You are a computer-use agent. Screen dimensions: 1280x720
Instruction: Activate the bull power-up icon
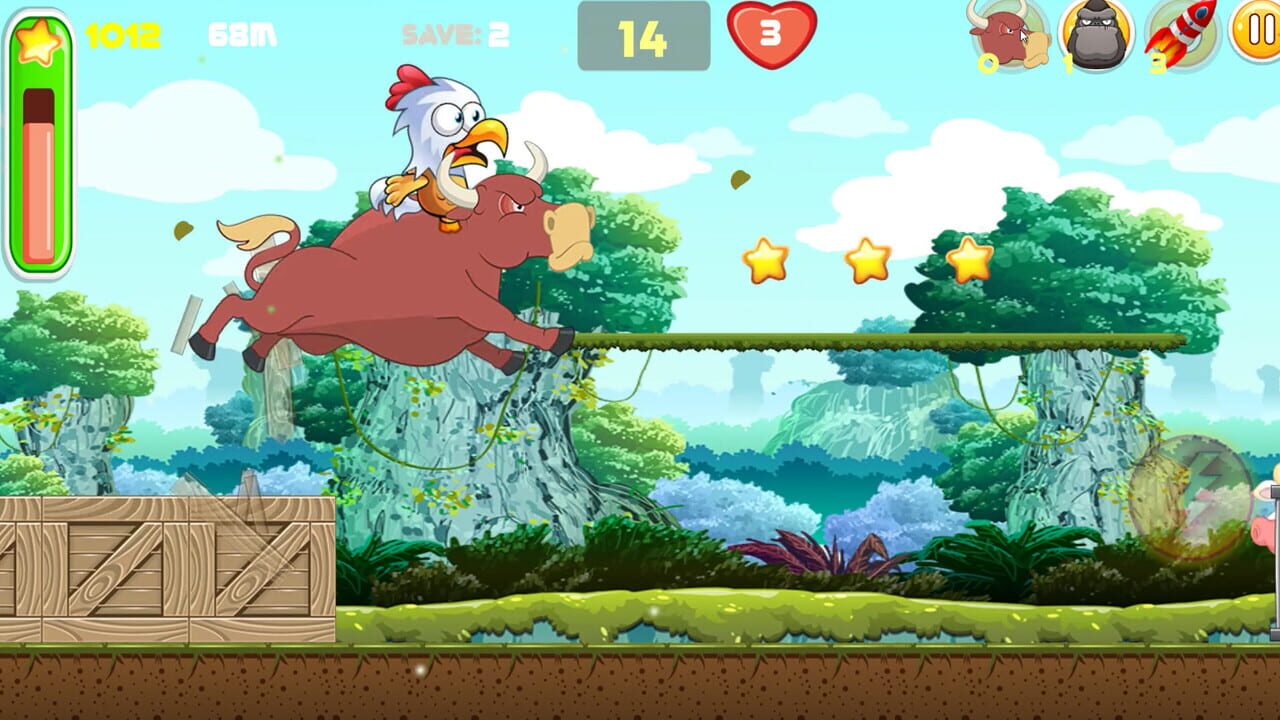pos(1009,36)
